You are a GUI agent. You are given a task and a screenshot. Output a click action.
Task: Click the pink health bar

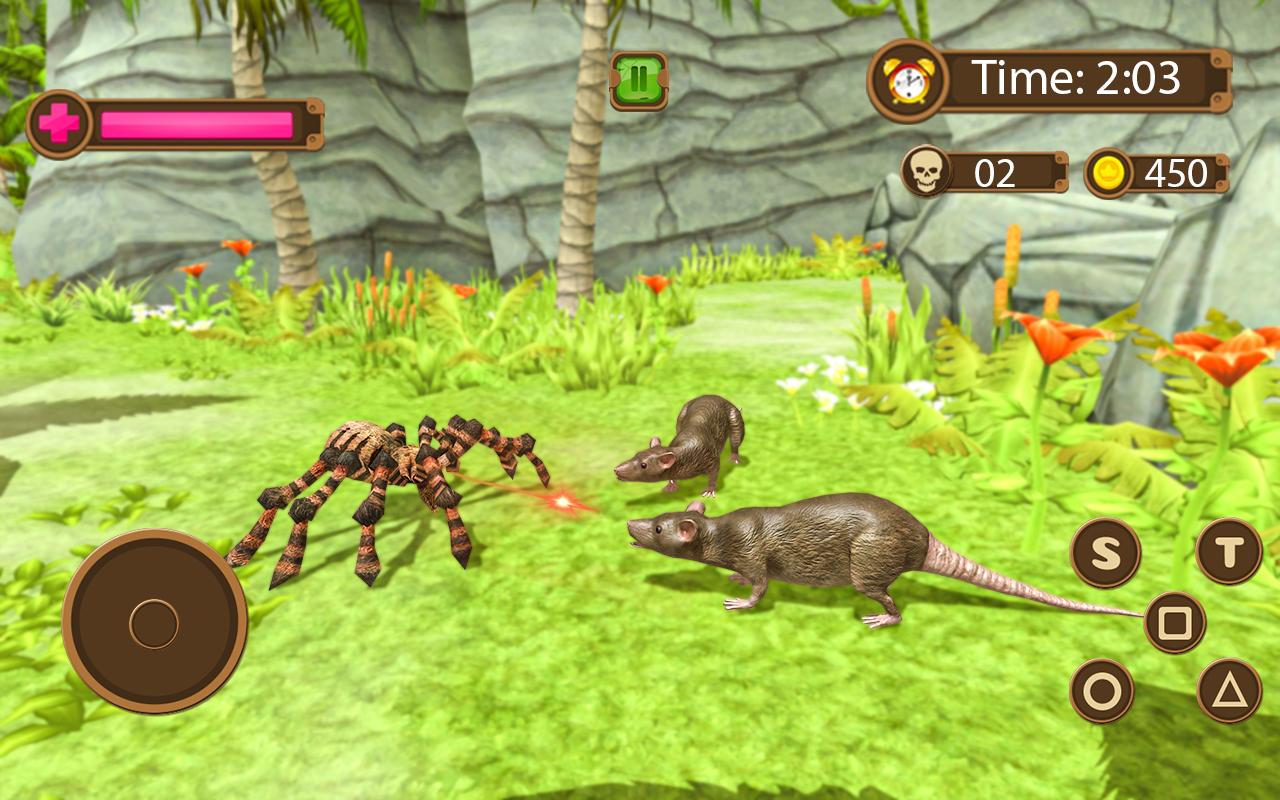pos(195,120)
